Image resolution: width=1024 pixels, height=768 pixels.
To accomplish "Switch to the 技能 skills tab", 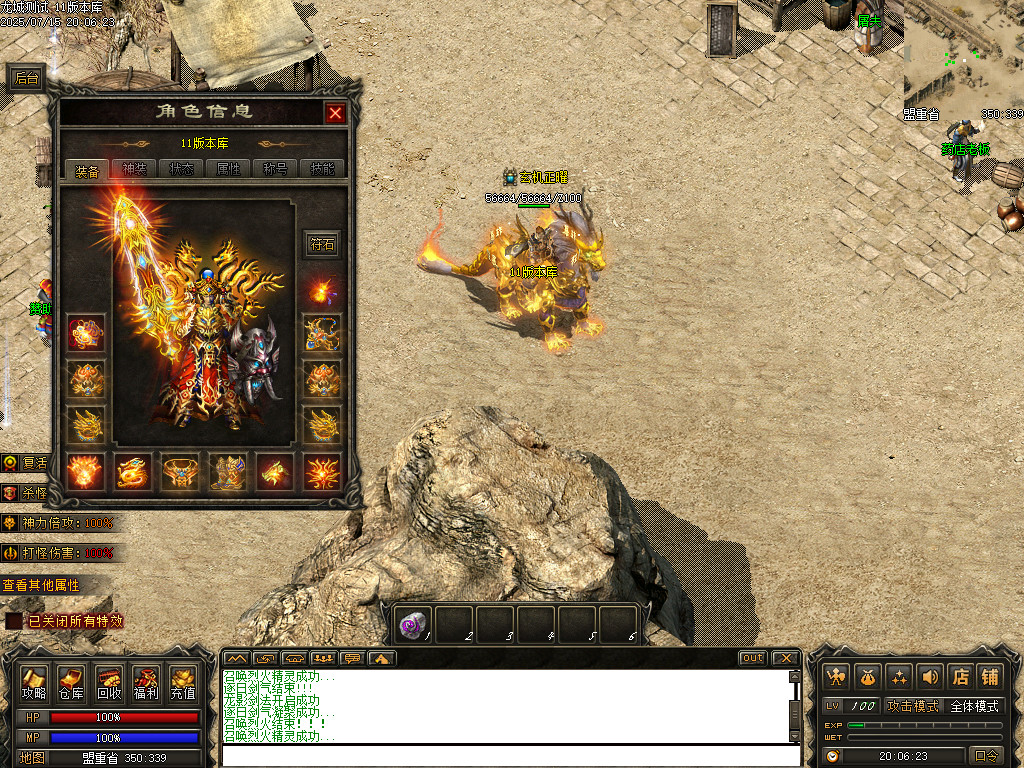I will coord(323,169).
